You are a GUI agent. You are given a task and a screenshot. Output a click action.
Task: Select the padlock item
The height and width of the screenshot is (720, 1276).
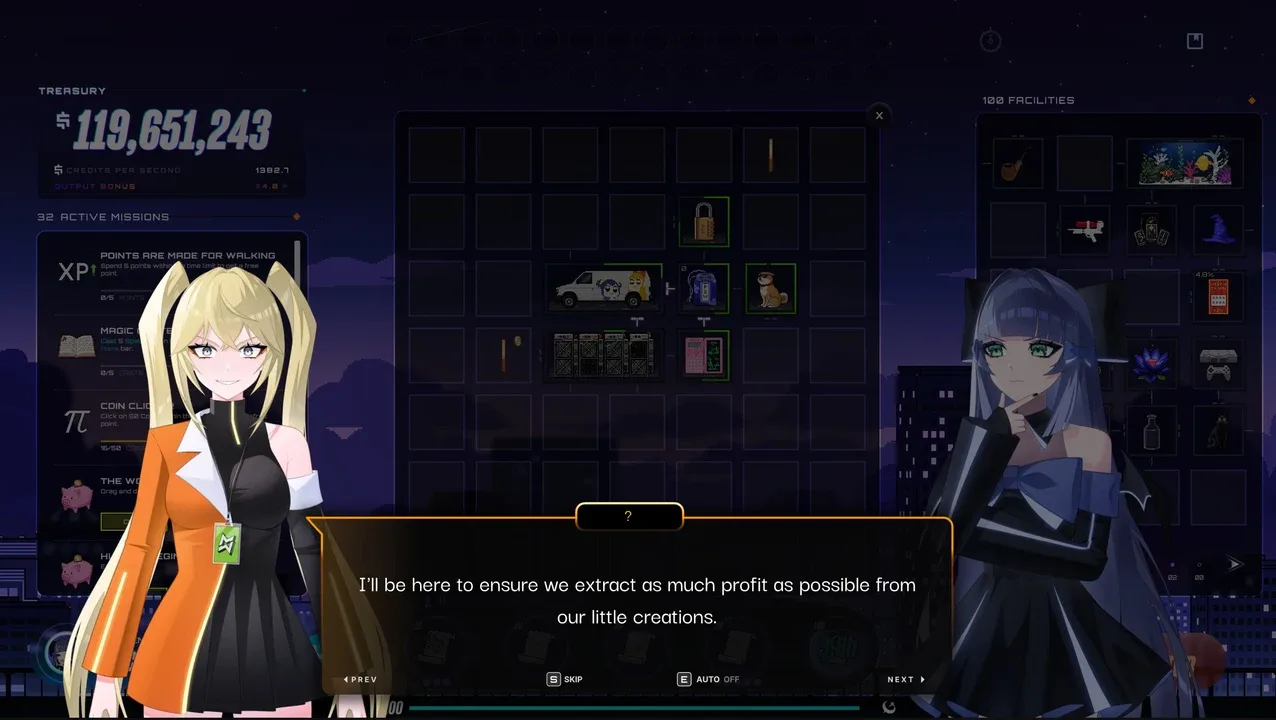point(704,221)
